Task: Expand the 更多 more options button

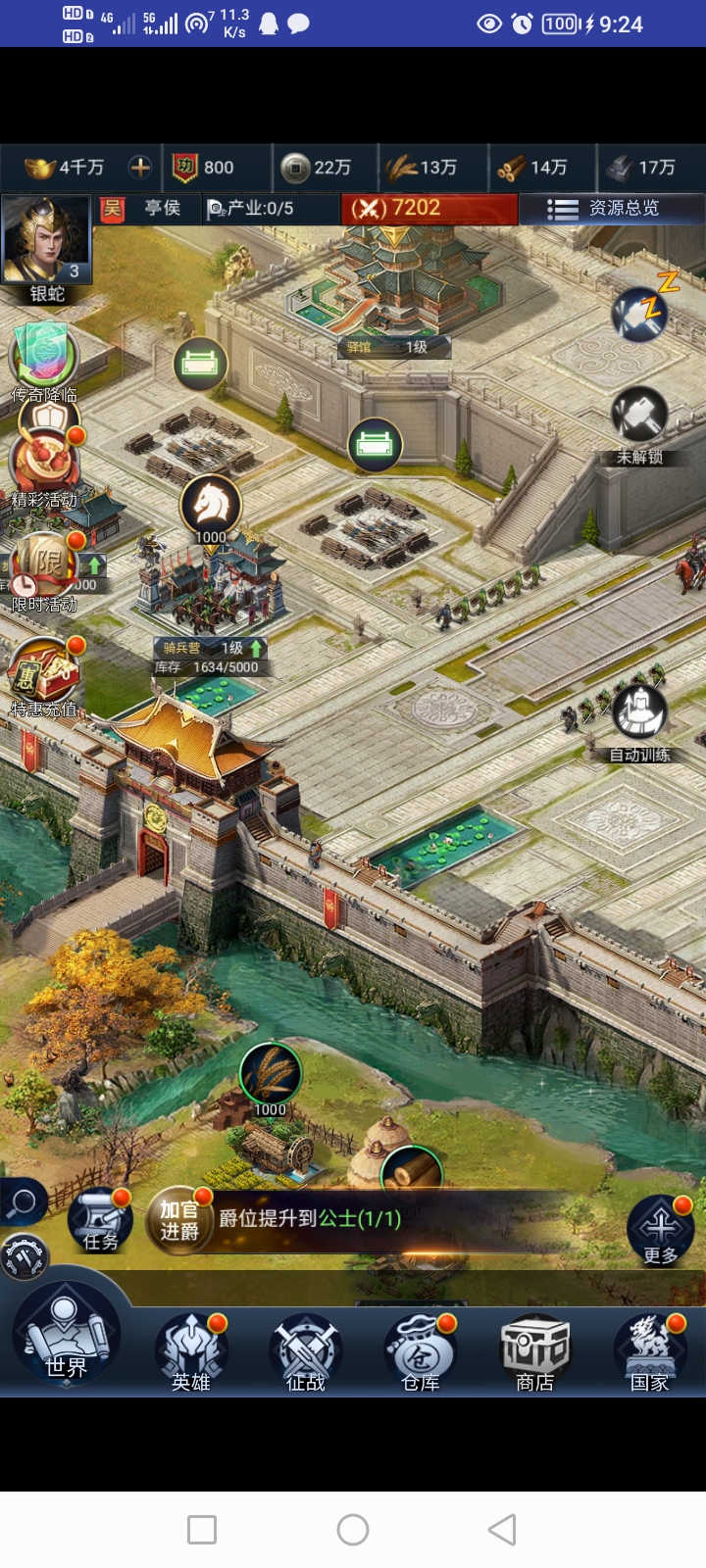Action: pos(660,1231)
